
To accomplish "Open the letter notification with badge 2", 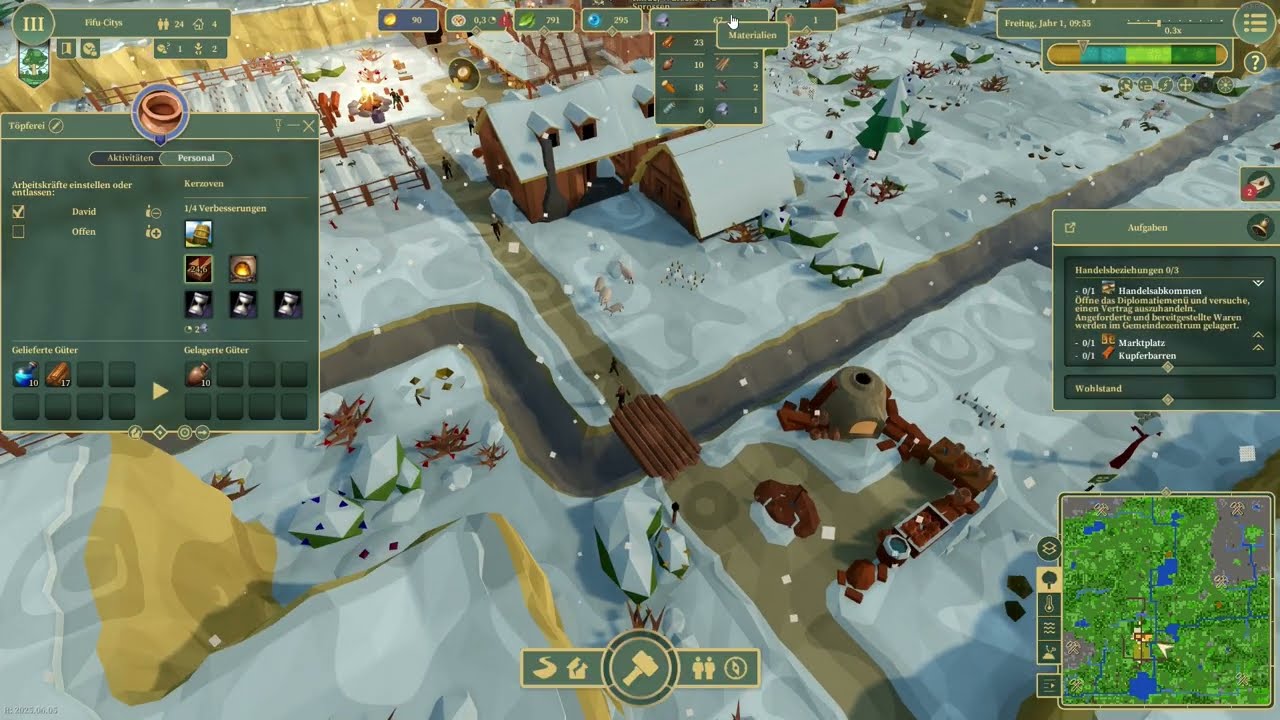I will (x=1259, y=183).
